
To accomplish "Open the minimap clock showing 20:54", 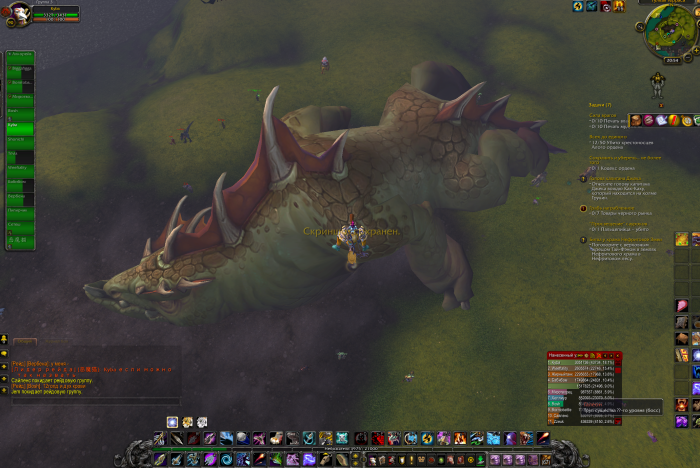I will 672,60.
